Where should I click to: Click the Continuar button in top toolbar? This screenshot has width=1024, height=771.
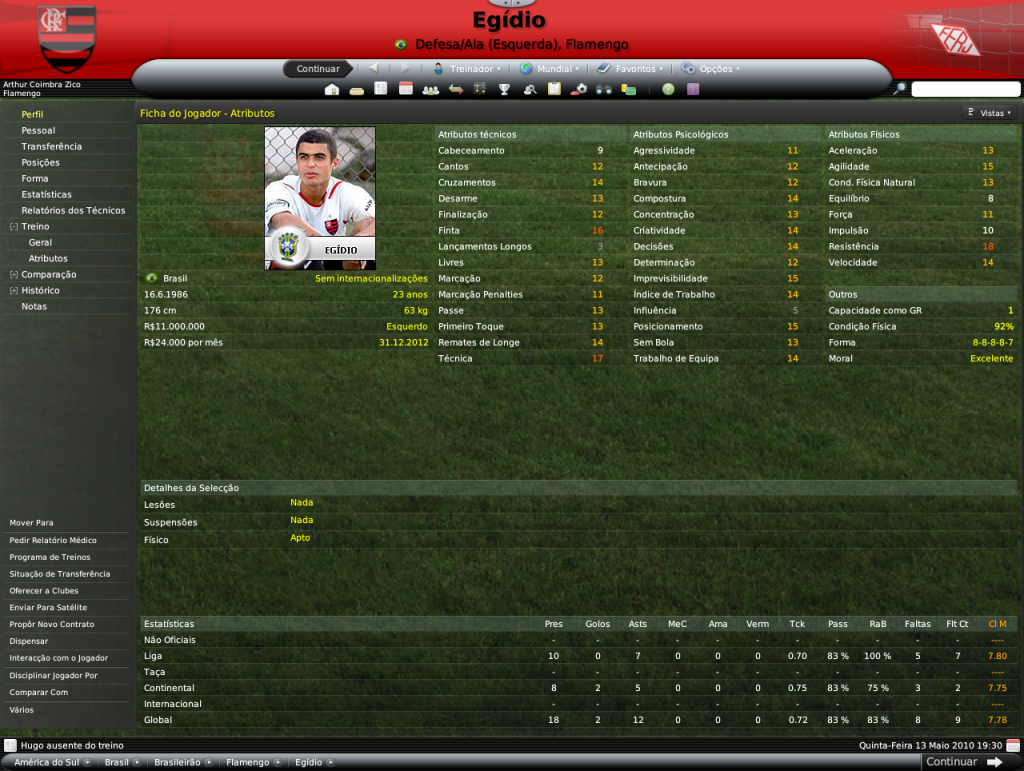(318, 69)
